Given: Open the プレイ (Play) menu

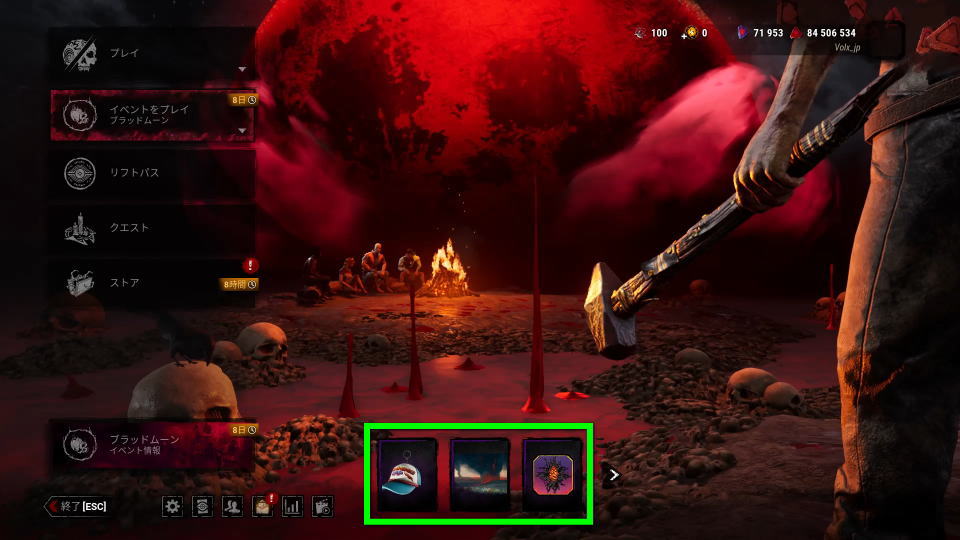Looking at the screenshot, I should [x=150, y=54].
